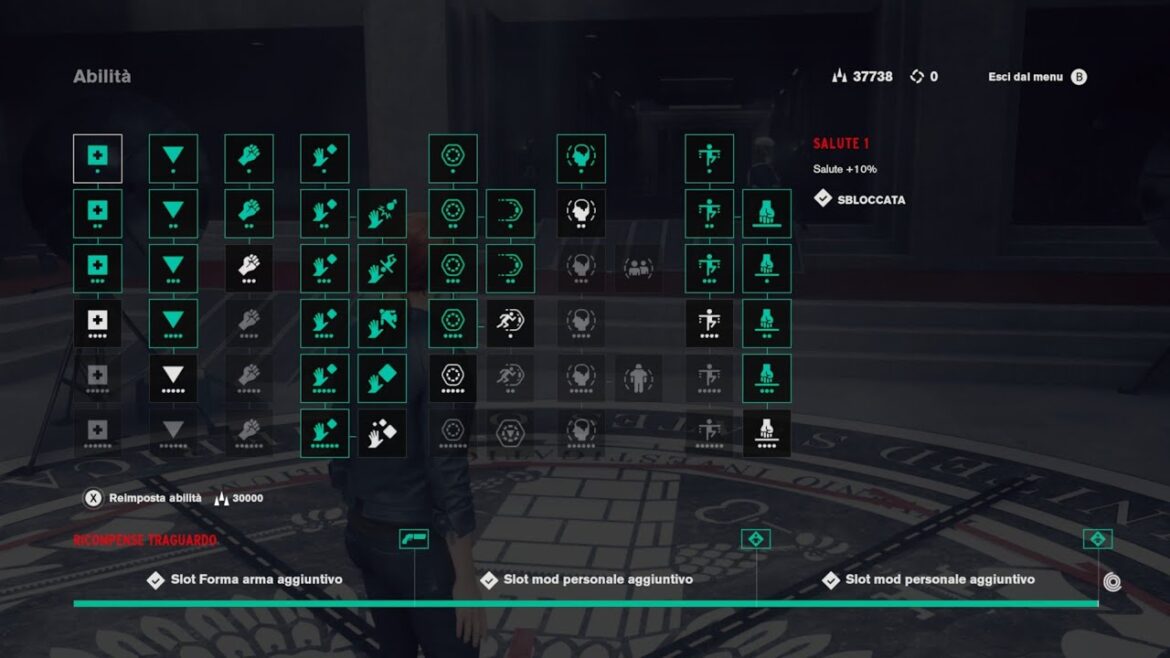Choose the white health plus node with four dots
The image size is (1170, 658).
point(97,323)
